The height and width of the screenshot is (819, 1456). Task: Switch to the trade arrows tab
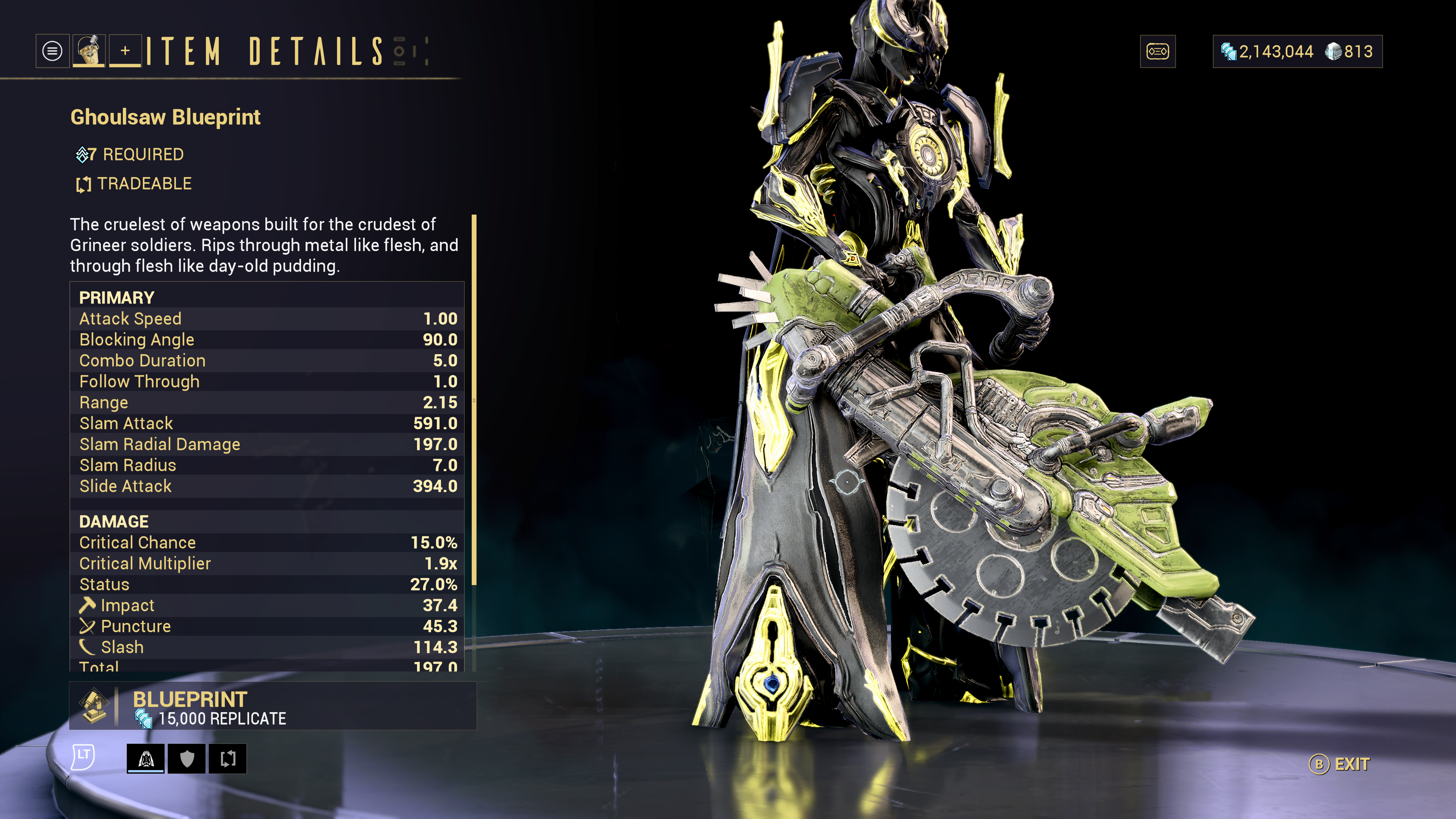pos(227,758)
